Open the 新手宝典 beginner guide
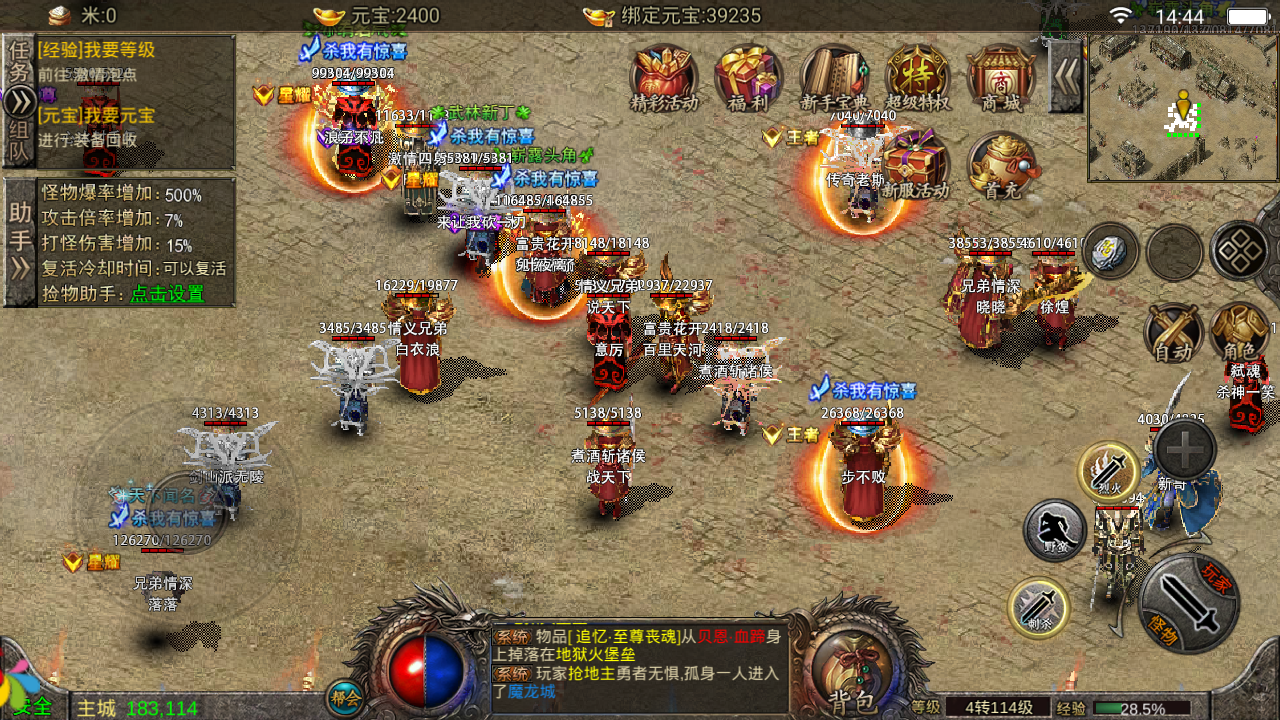Viewport: 1280px width, 720px height. click(834, 76)
